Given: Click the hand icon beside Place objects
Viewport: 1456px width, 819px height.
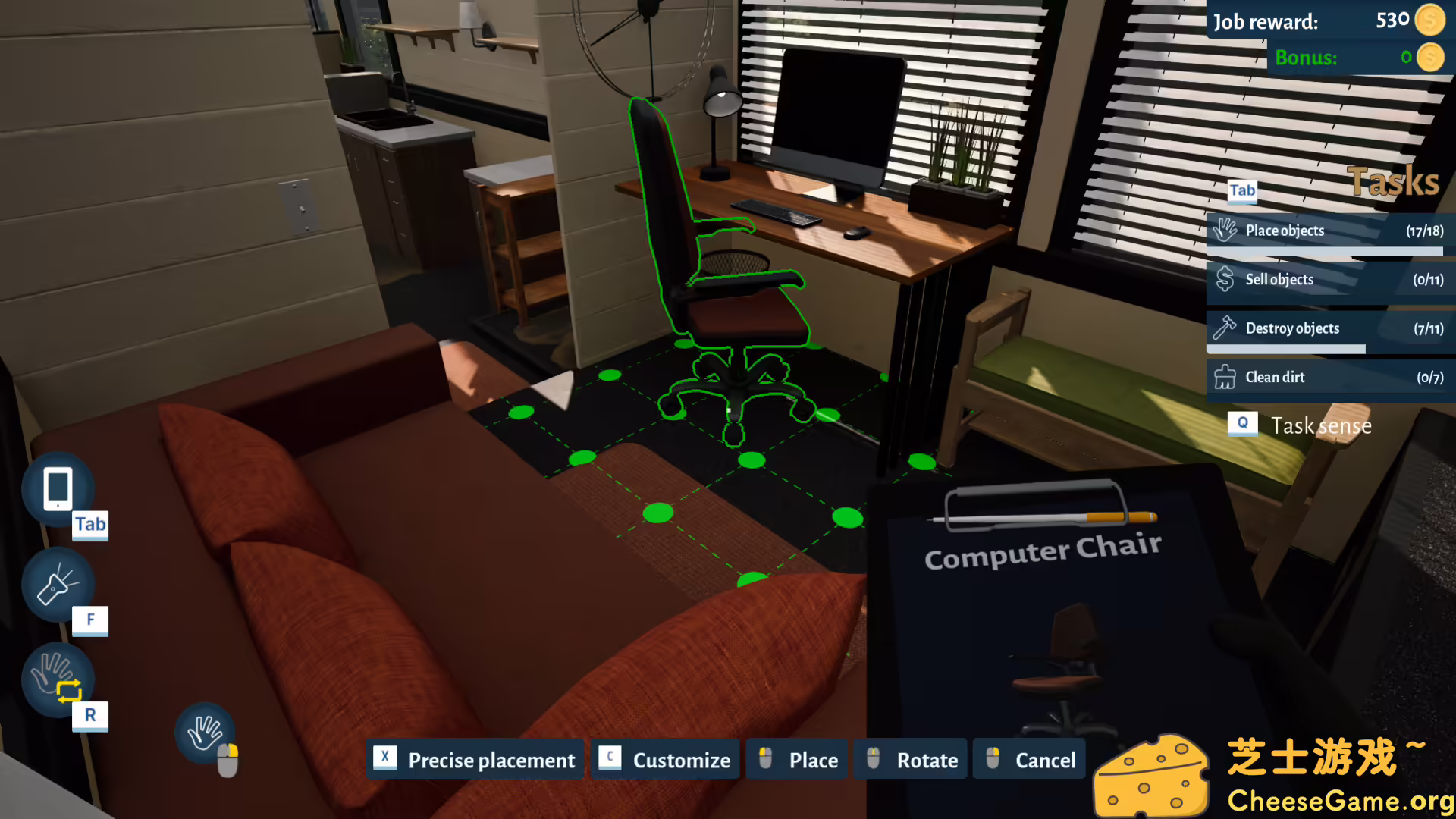Looking at the screenshot, I should (1225, 229).
